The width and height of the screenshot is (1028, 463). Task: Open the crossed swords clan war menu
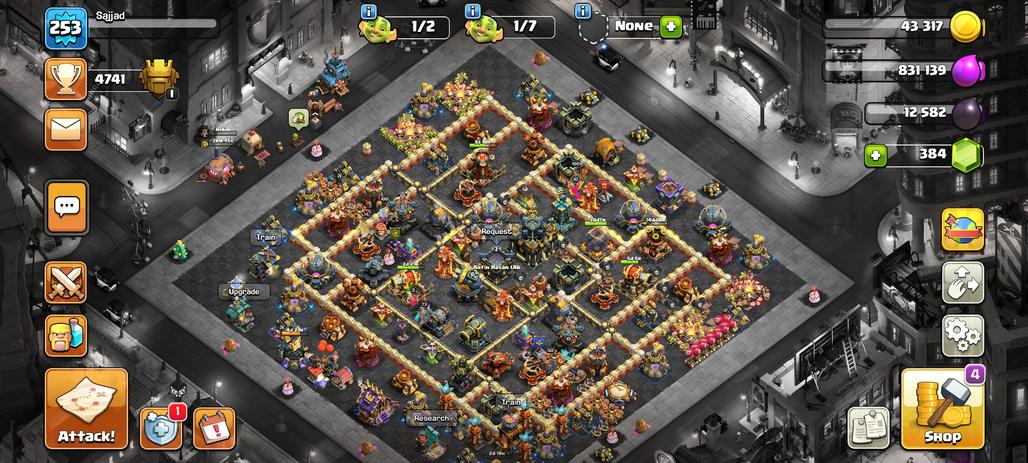66,283
